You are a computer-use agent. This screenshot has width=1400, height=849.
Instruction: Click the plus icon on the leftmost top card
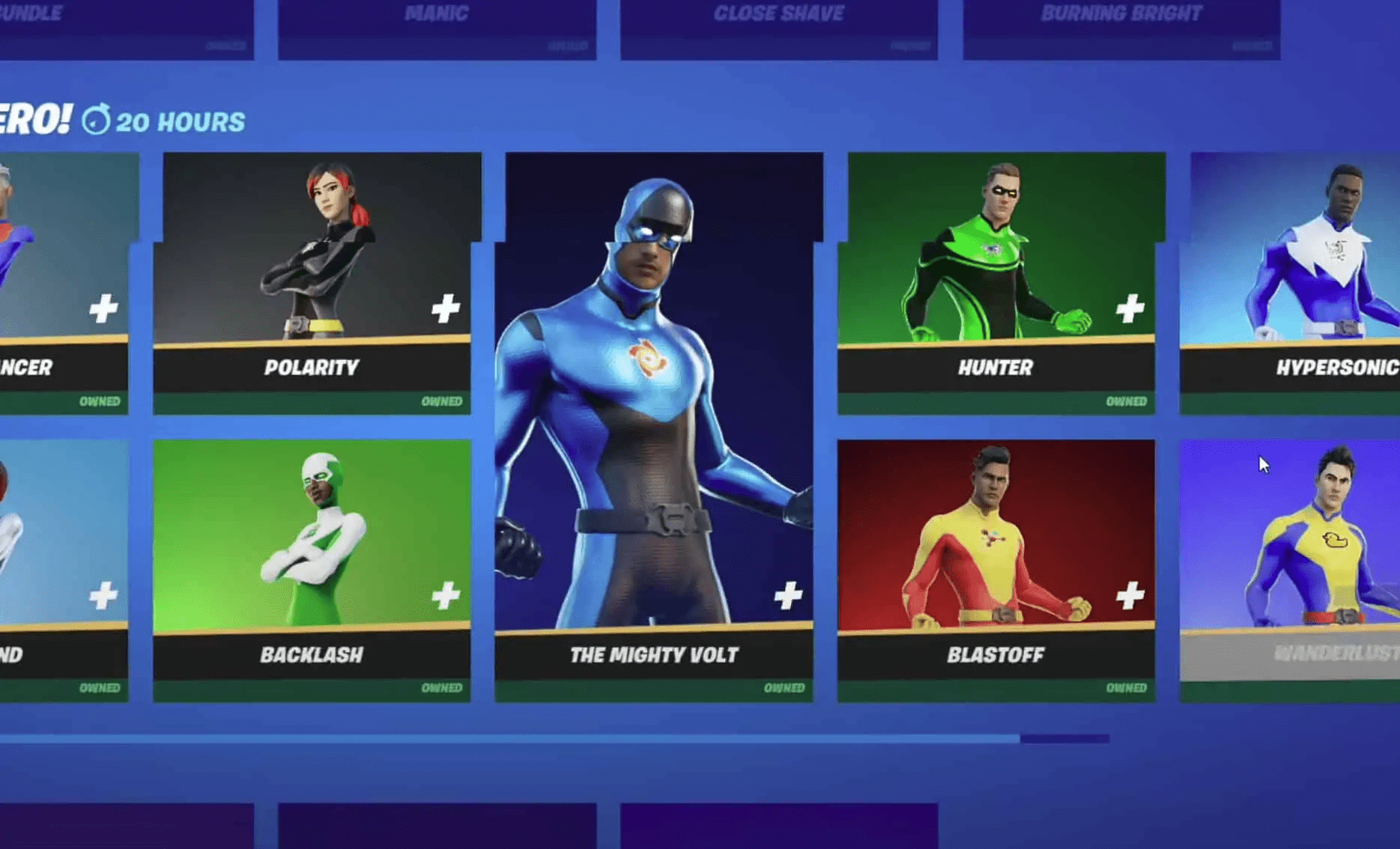105,305
